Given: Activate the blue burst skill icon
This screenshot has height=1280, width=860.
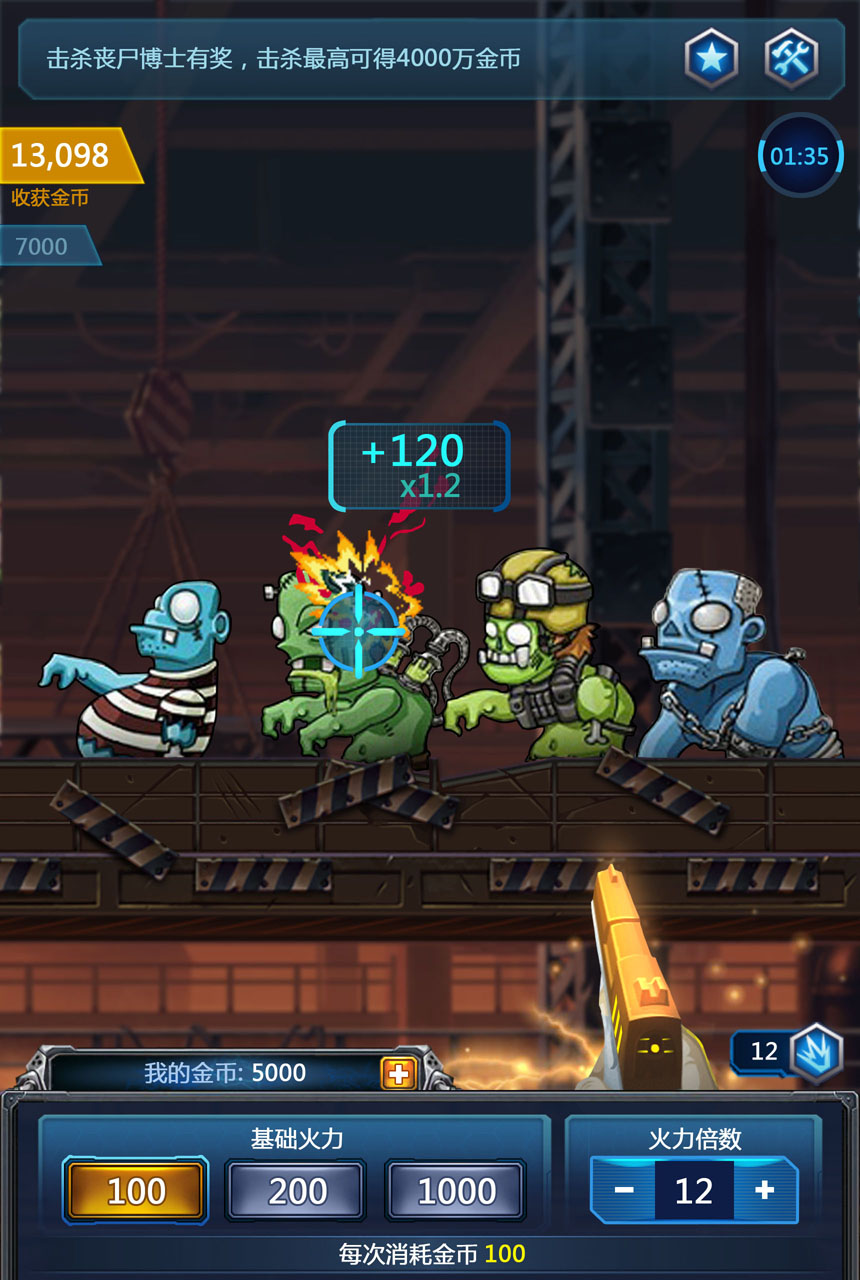Looking at the screenshot, I should click(x=817, y=1053).
